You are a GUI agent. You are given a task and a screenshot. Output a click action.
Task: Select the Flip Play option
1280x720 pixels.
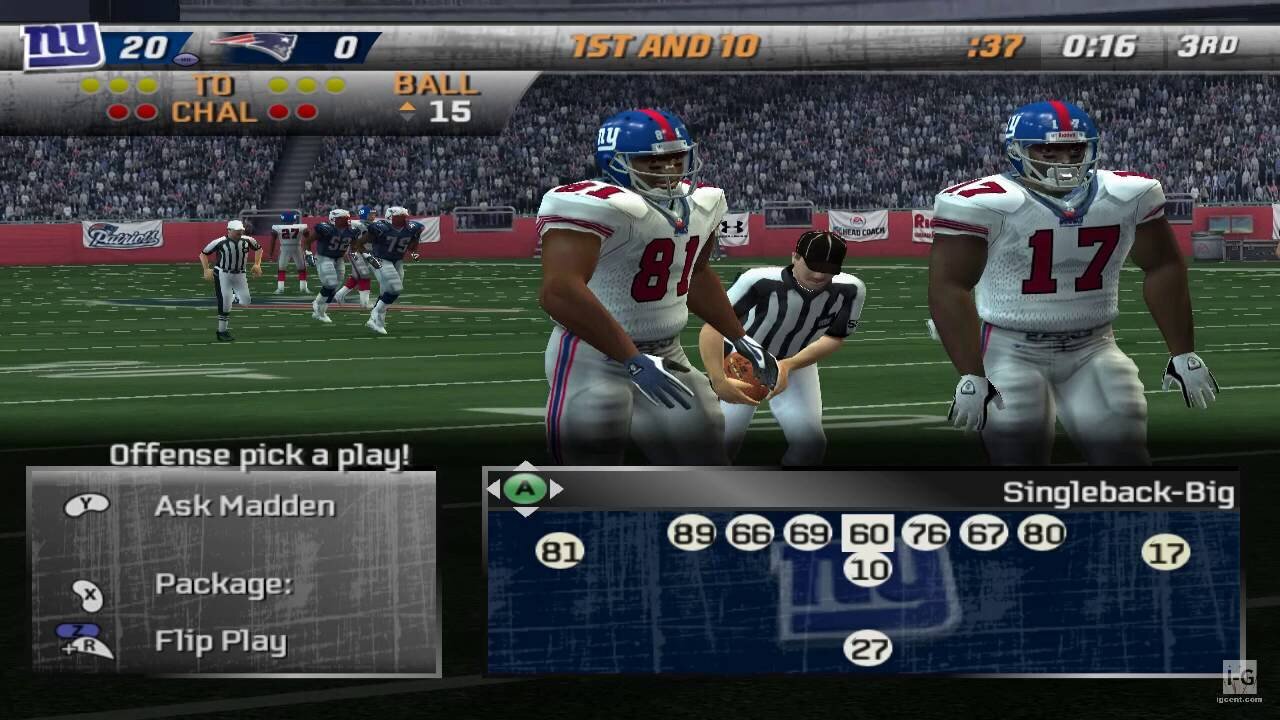click(x=220, y=641)
